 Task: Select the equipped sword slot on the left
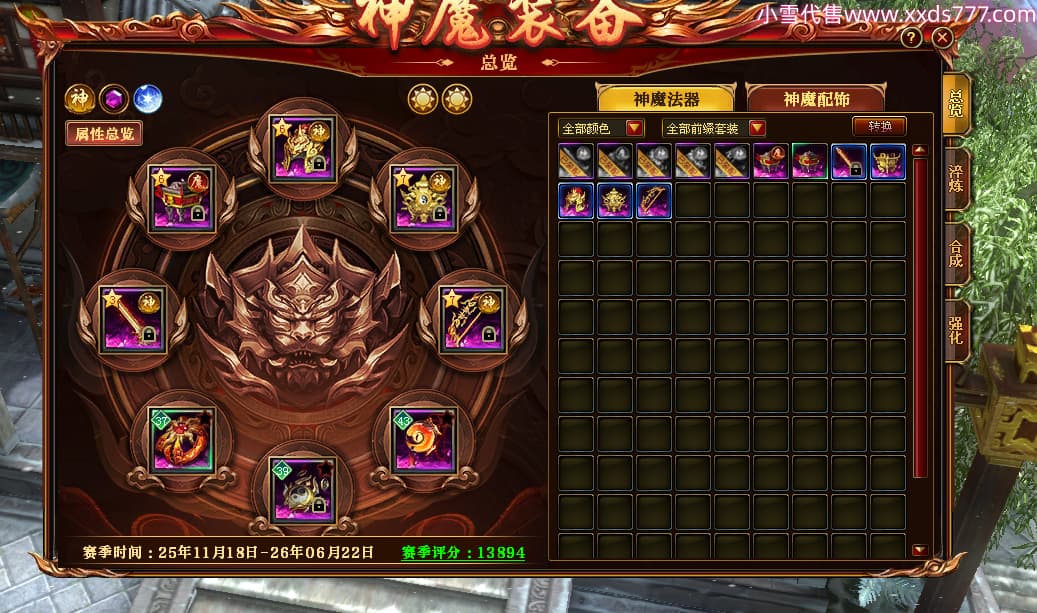tap(134, 320)
